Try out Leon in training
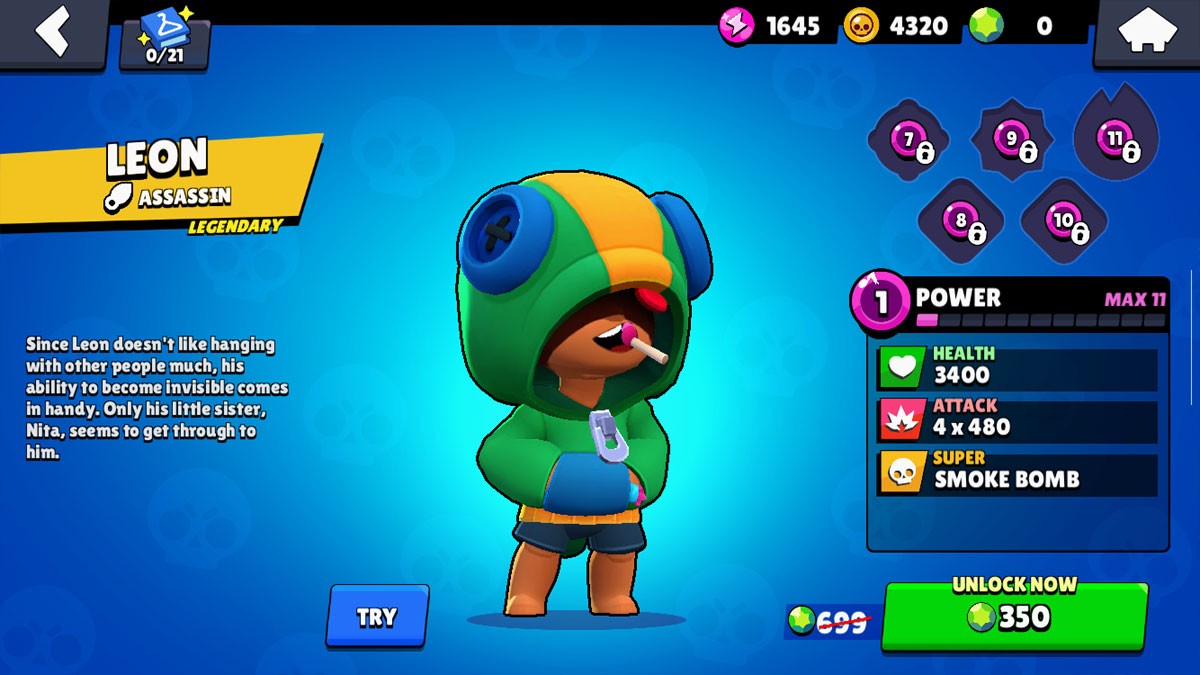1200x675 pixels. pyautogui.click(x=377, y=616)
